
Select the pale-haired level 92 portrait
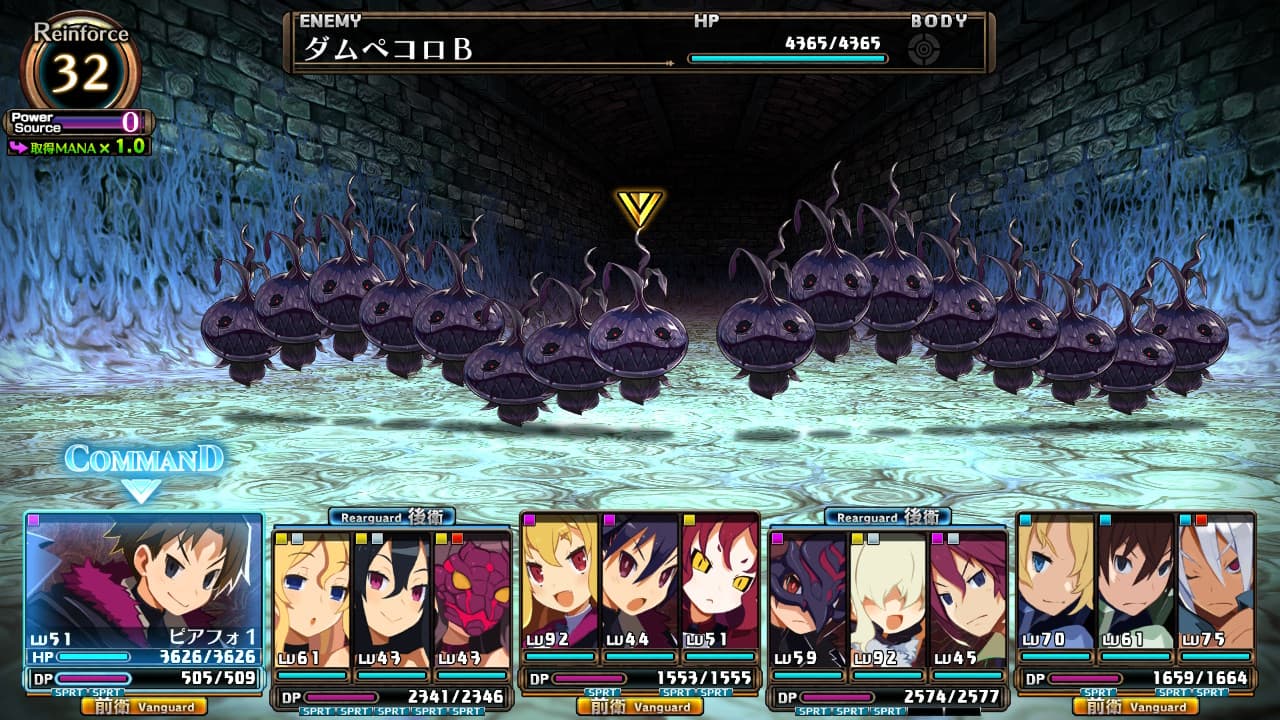pos(887,590)
